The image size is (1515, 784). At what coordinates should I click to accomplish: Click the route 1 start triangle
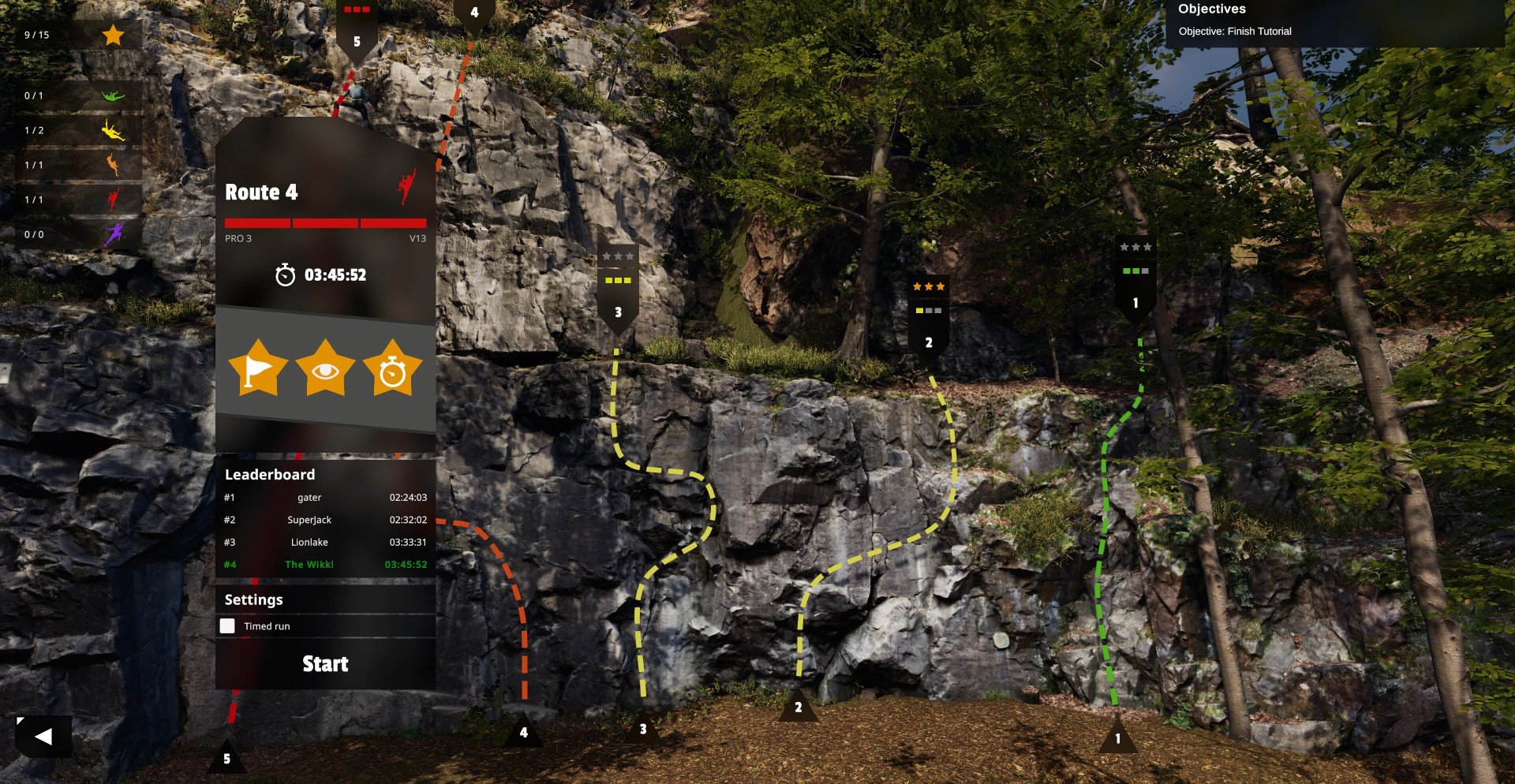pos(1117,736)
